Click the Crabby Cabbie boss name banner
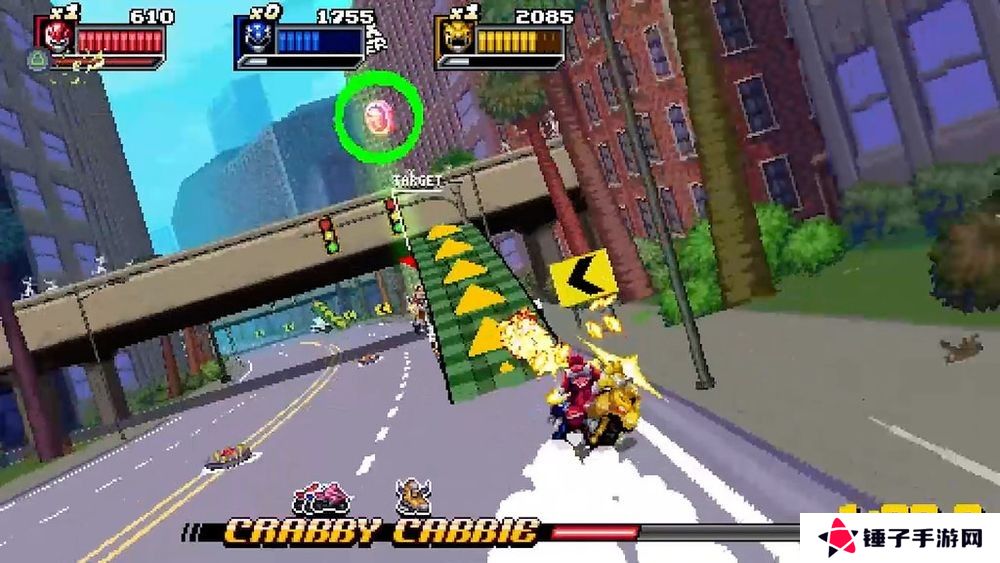This screenshot has height=563, width=1000. pyautogui.click(x=381, y=531)
